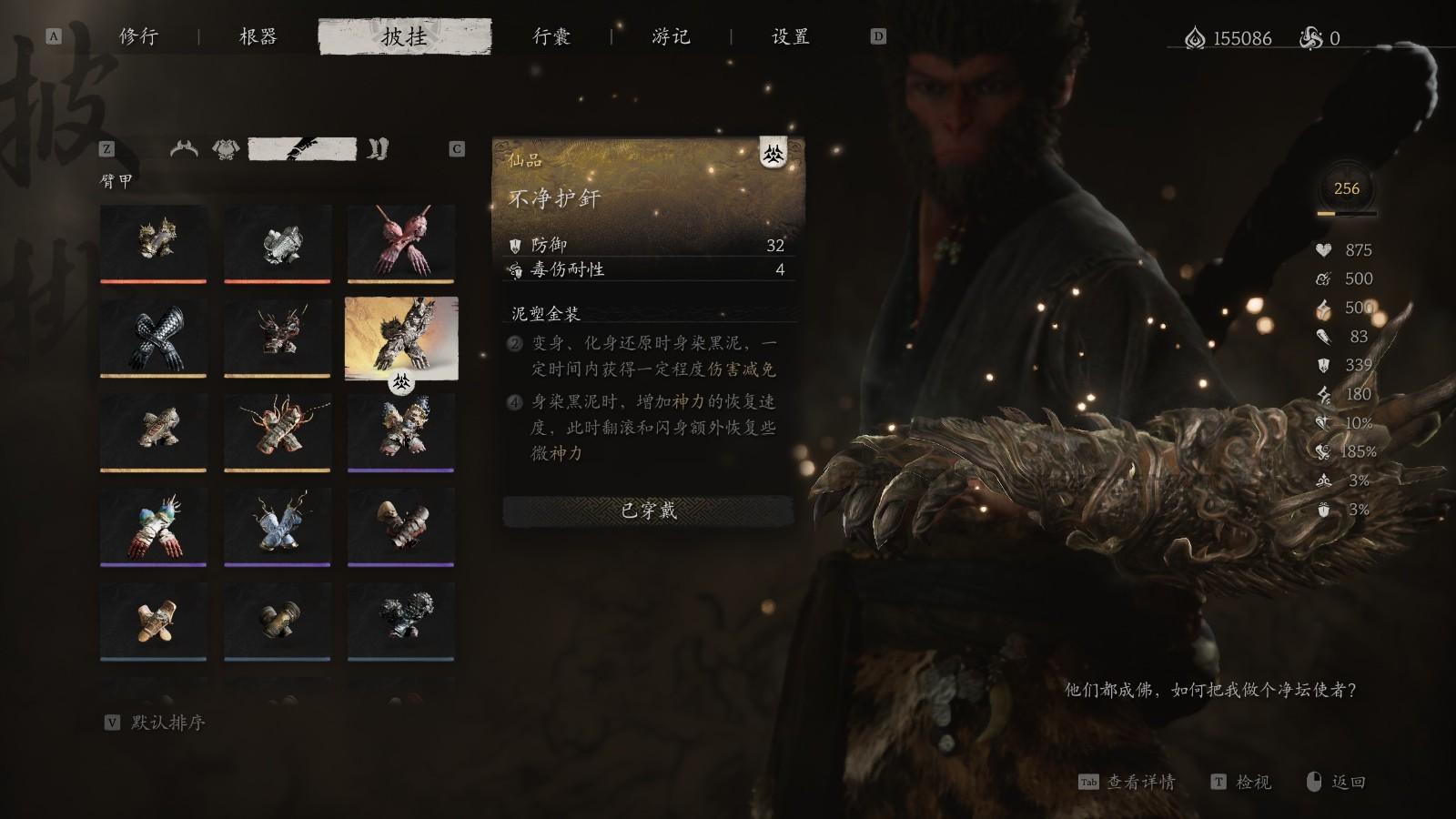Click the mana stat icon beside 500

pyautogui.click(x=1322, y=278)
